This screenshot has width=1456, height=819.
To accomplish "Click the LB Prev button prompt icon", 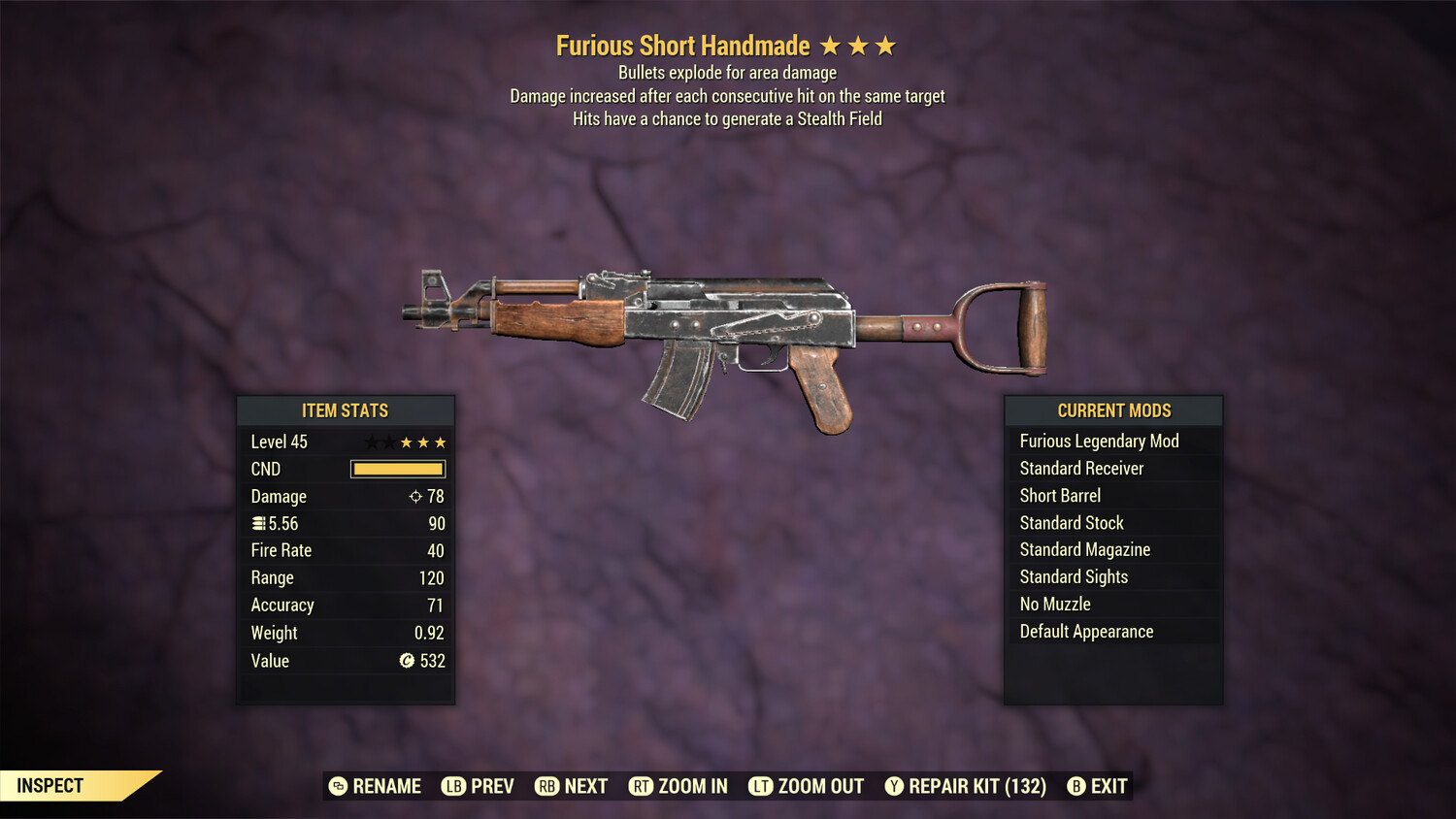I will [452, 786].
